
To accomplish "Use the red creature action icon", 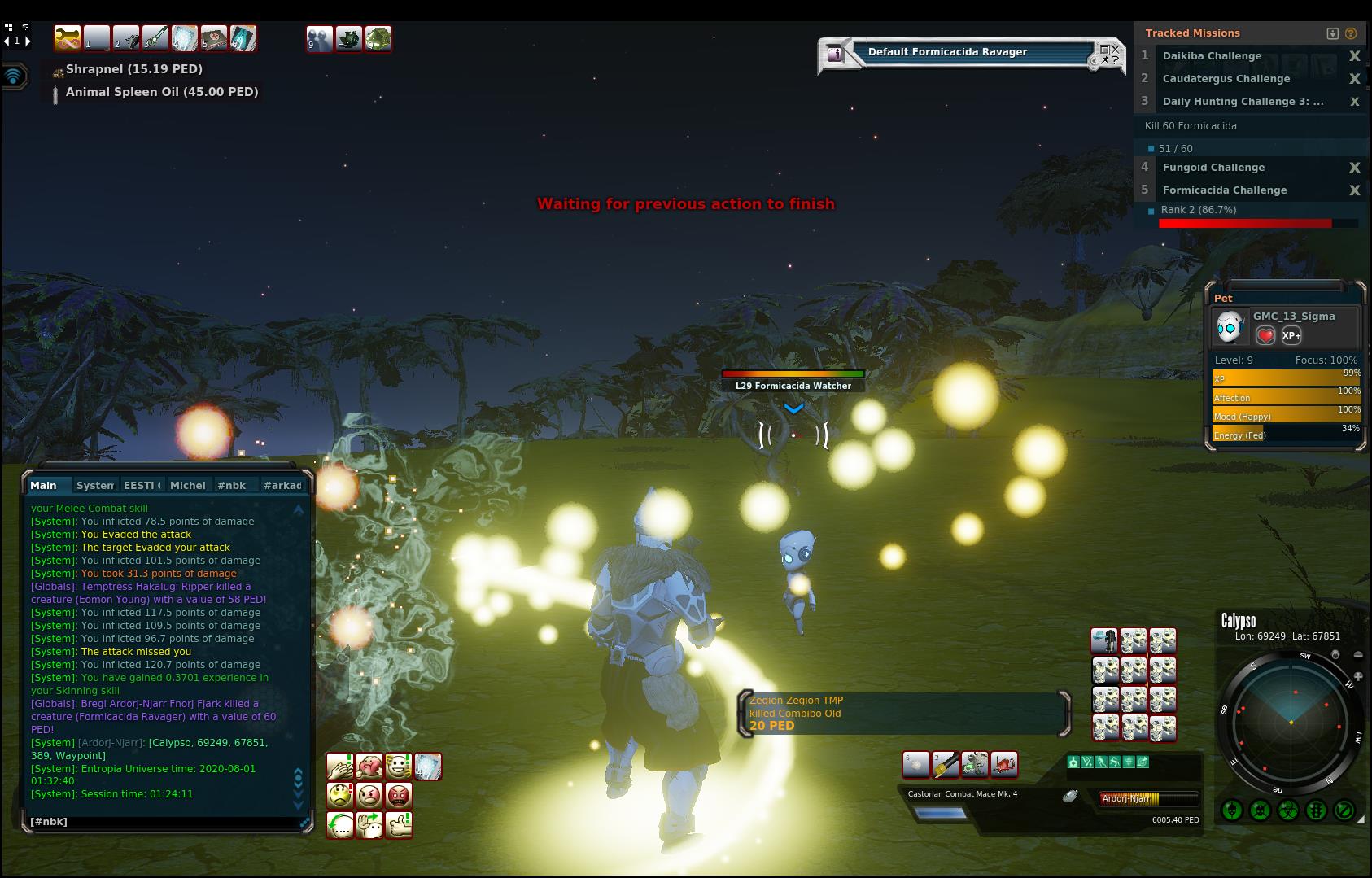I will 1004,764.
